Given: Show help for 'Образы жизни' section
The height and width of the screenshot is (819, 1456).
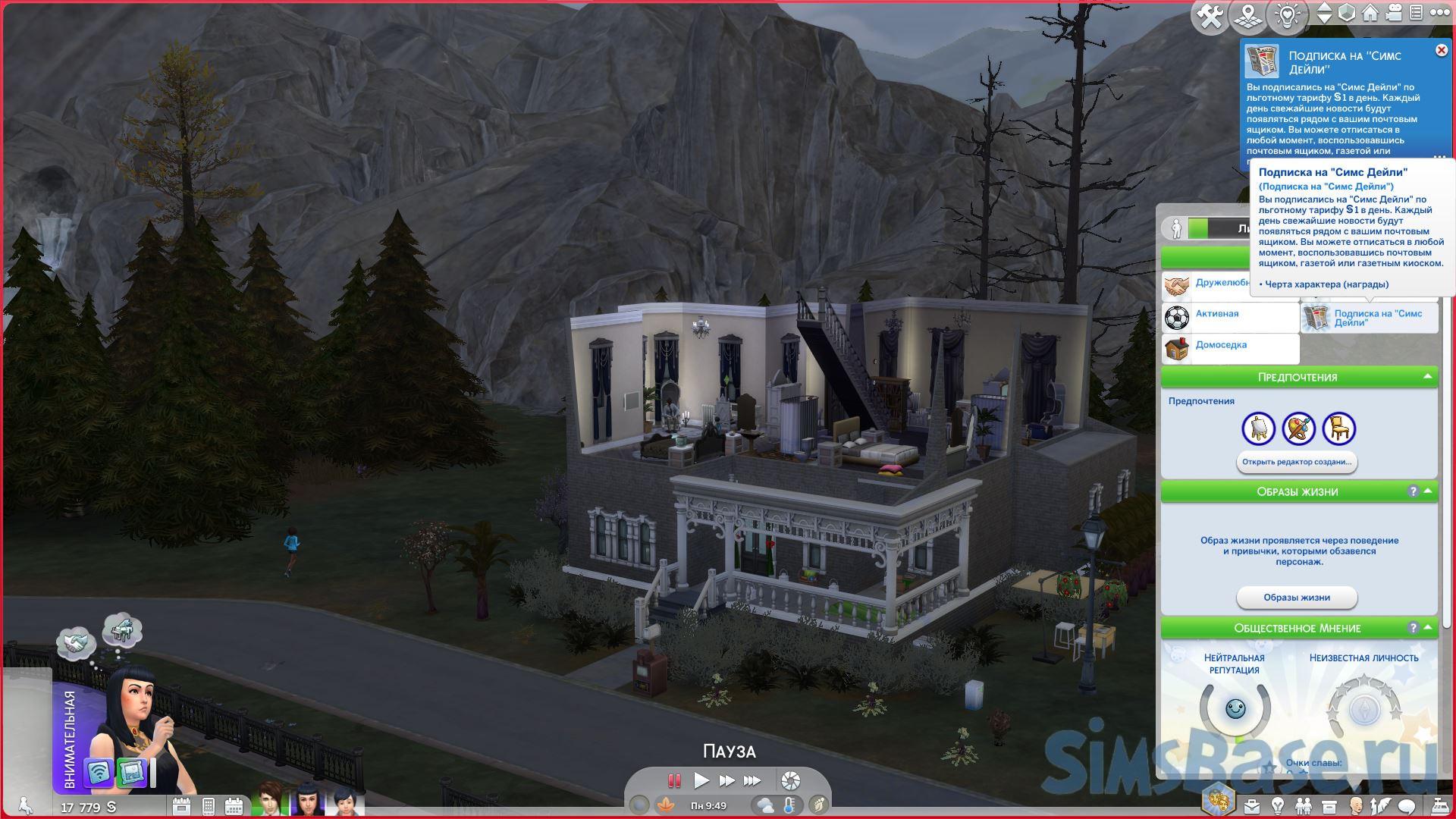Looking at the screenshot, I should tap(1413, 491).
